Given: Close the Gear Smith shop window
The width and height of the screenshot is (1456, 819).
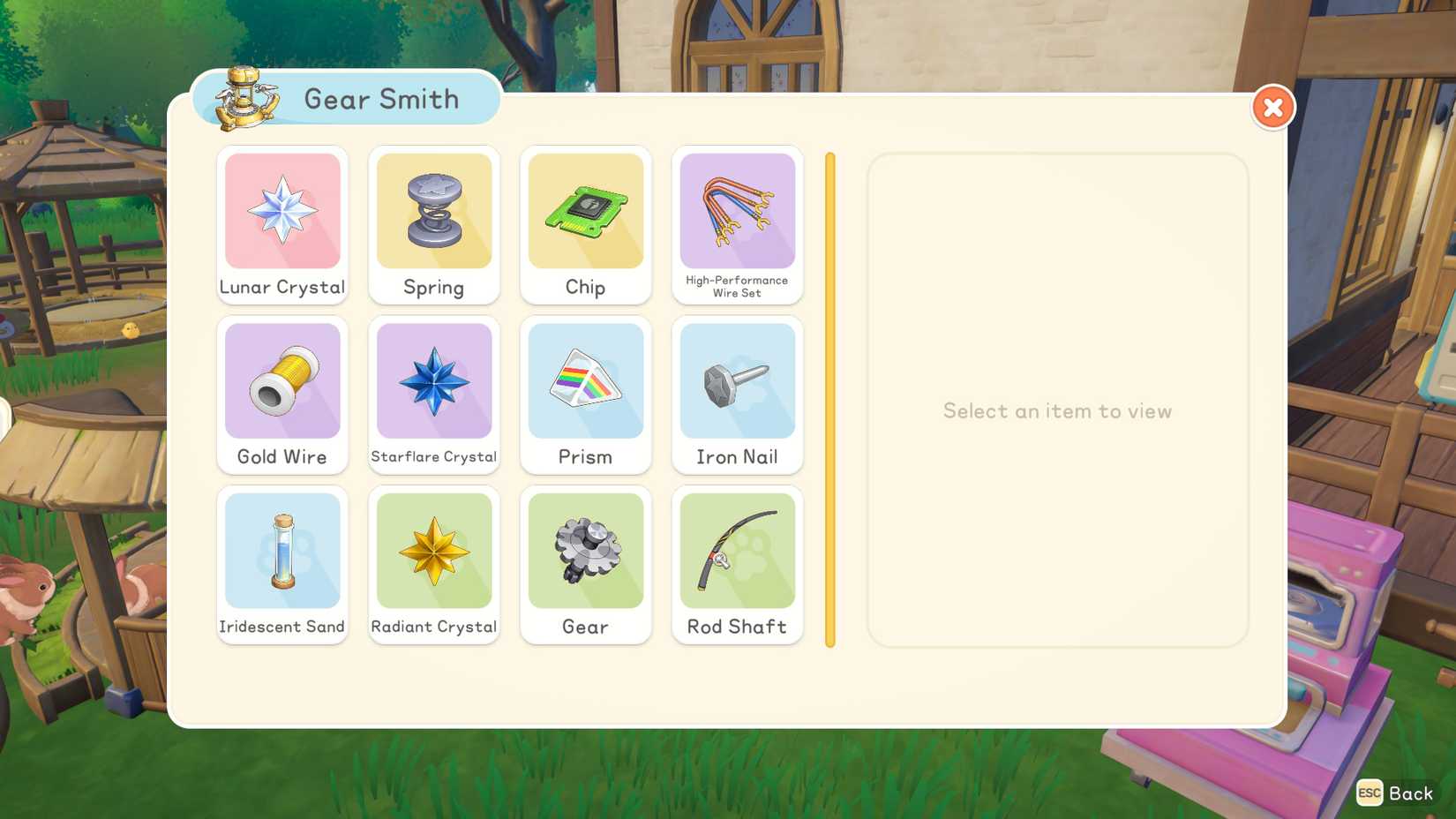Looking at the screenshot, I should click(x=1272, y=107).
